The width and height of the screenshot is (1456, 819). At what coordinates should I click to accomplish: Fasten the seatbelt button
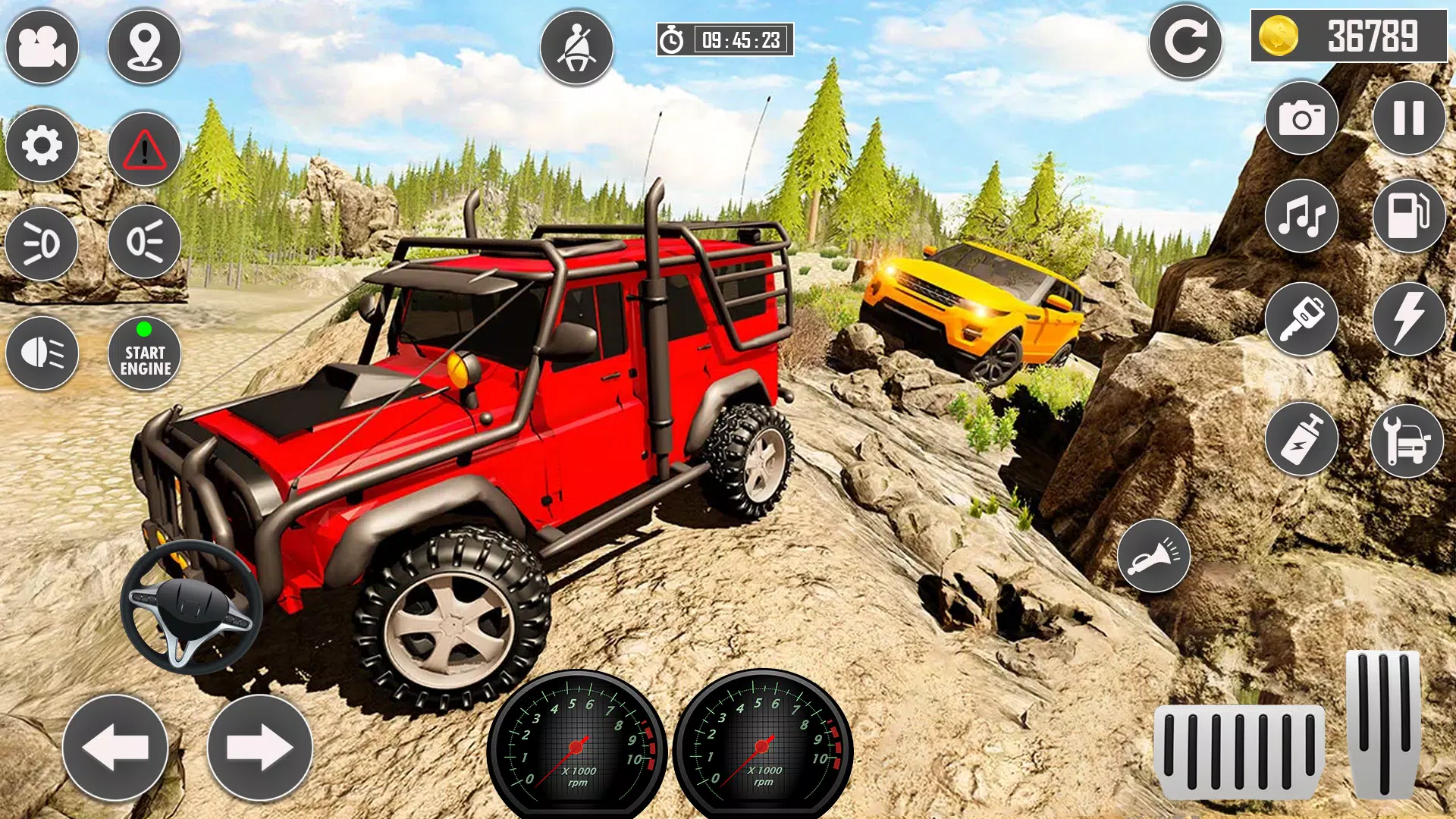point(576,47)
